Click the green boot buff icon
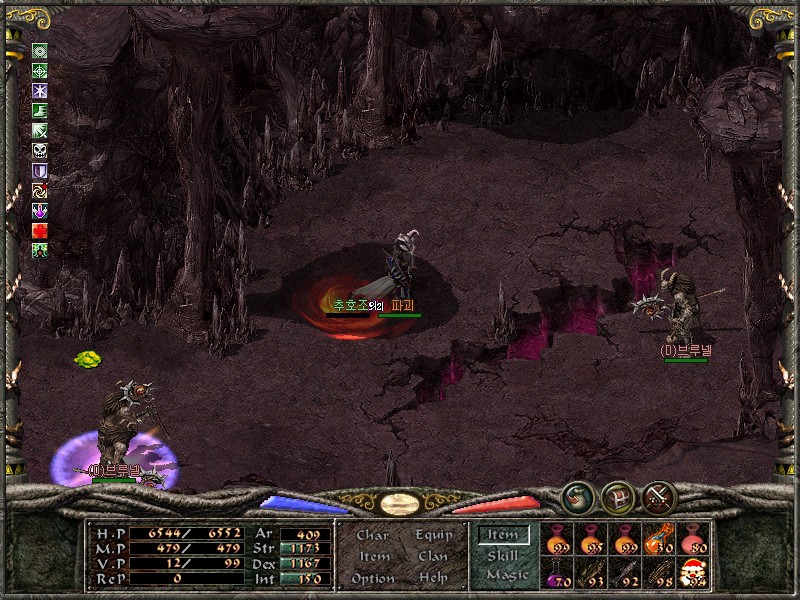This screenshot has height=600, width=800. pos(40,111)
